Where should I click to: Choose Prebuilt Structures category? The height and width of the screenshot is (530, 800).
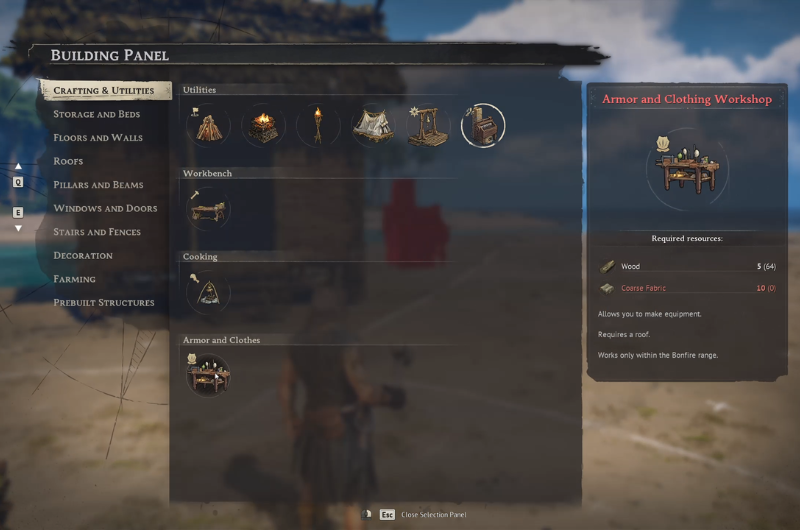(104, 302)
